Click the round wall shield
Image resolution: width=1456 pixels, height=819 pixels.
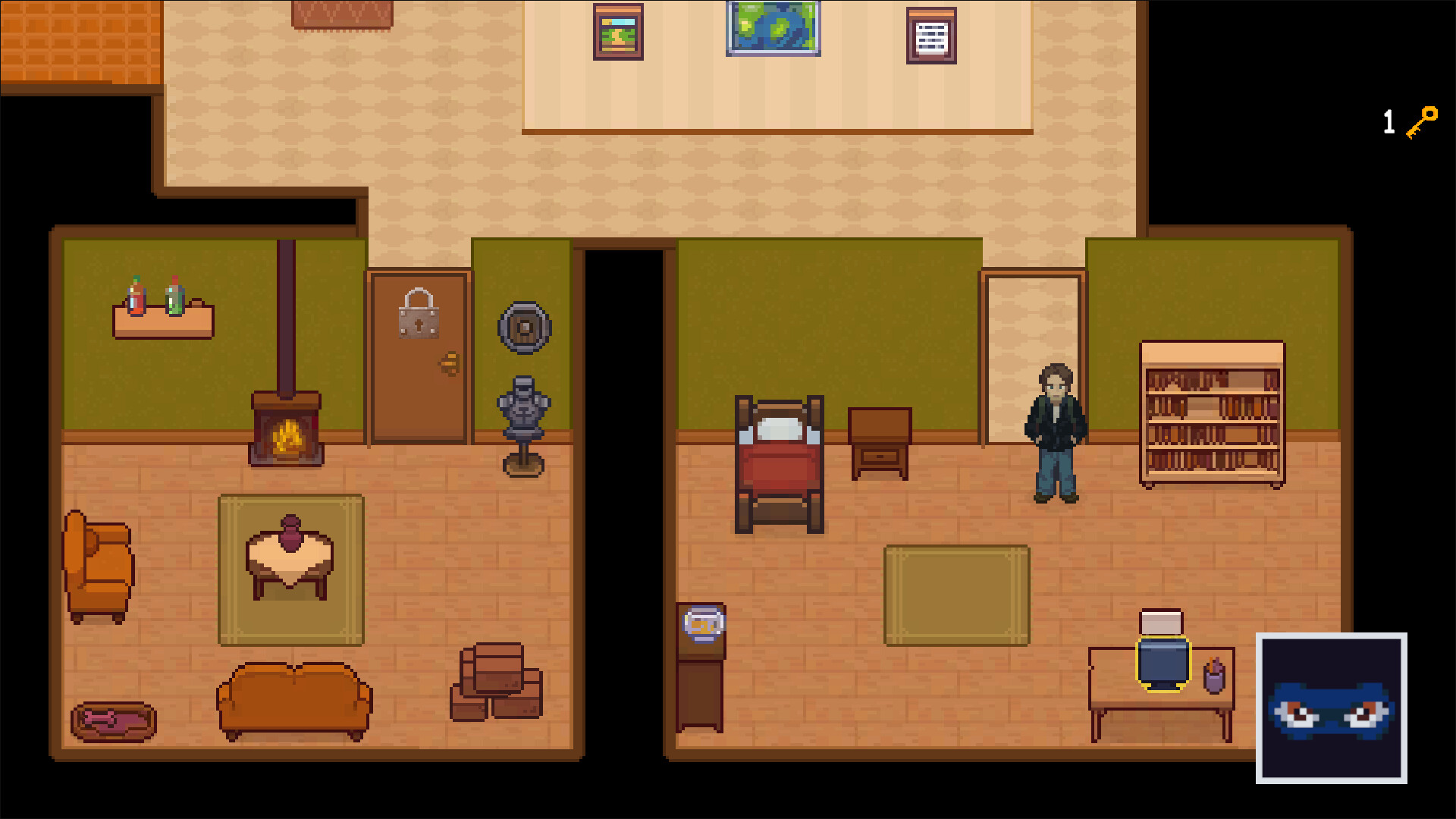pos(524,329)
